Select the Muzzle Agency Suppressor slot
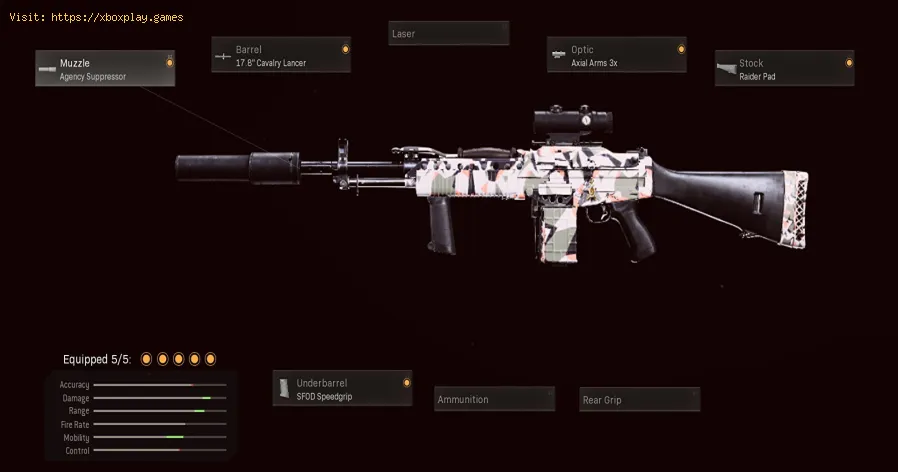 (x=105, y=69)
